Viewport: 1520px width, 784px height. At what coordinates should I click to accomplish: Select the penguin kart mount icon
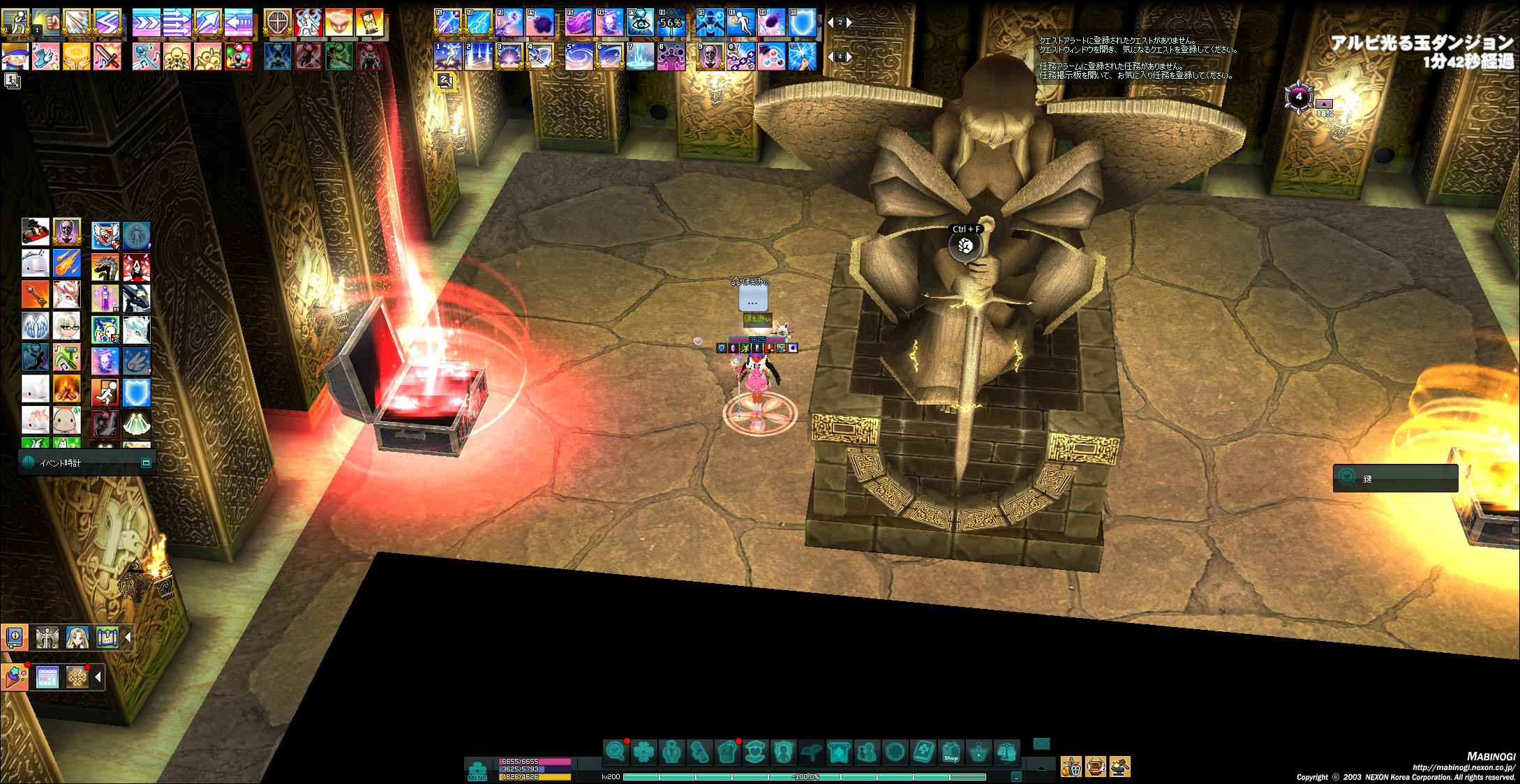tap(36, 232)
